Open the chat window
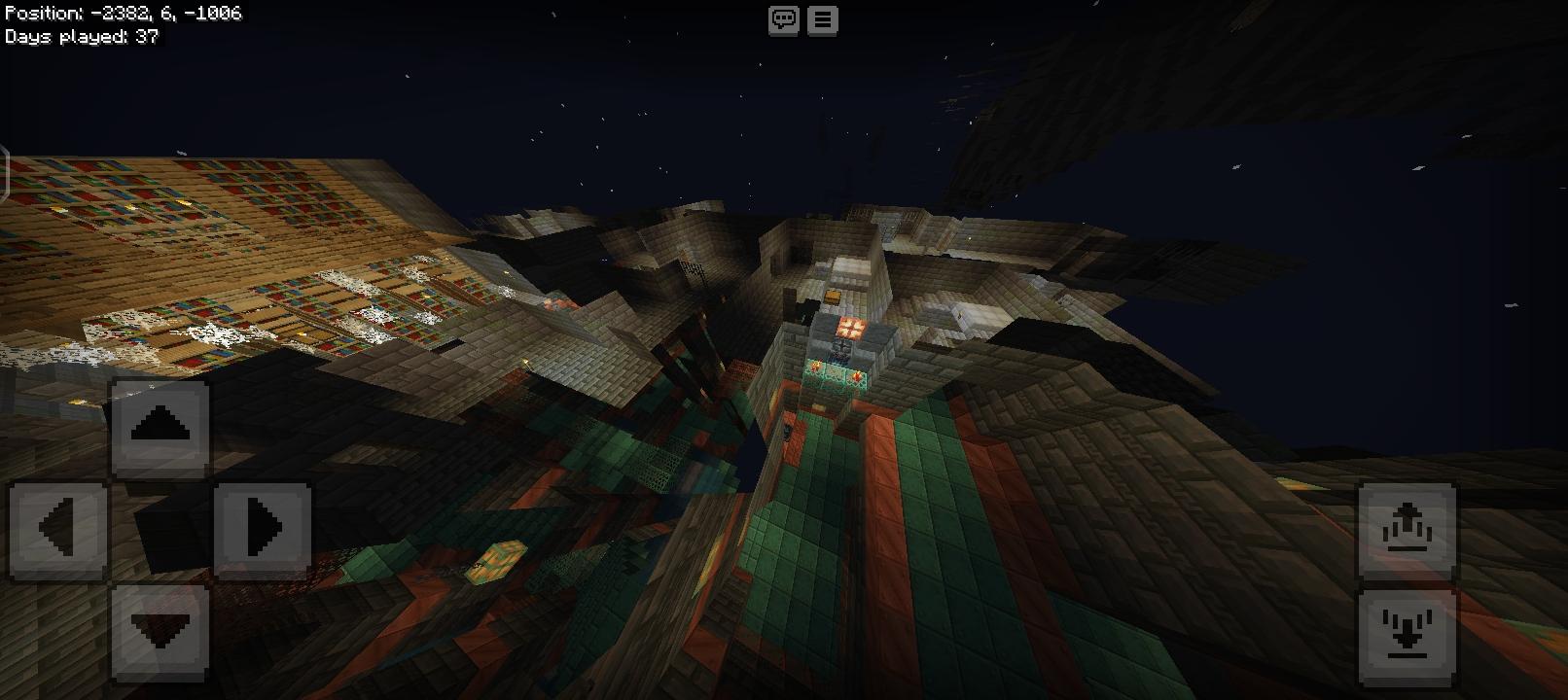This screenshot has height=700, width=1568. coord(781,19)
